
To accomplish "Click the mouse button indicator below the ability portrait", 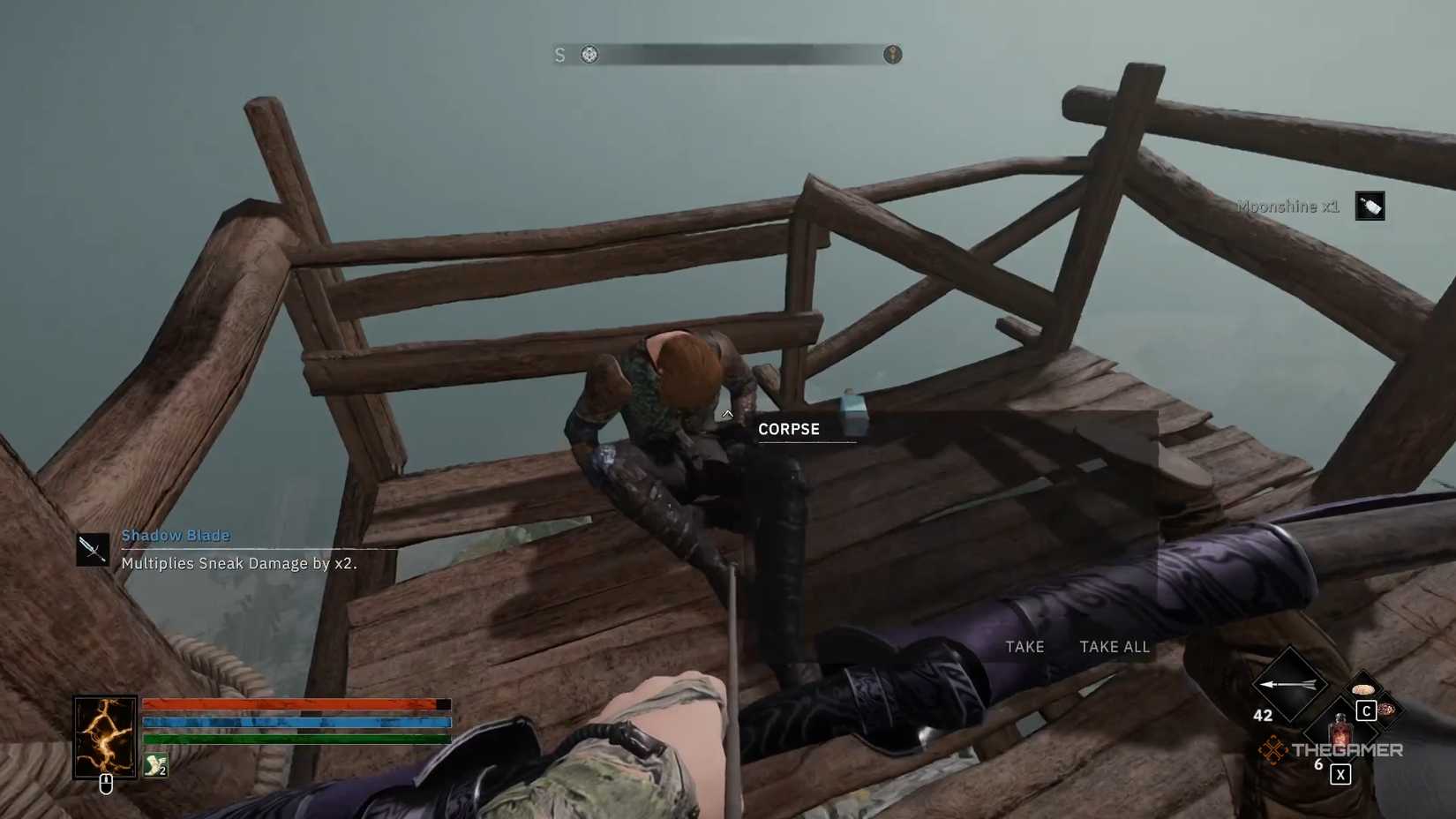I will (x=106, y=785).
